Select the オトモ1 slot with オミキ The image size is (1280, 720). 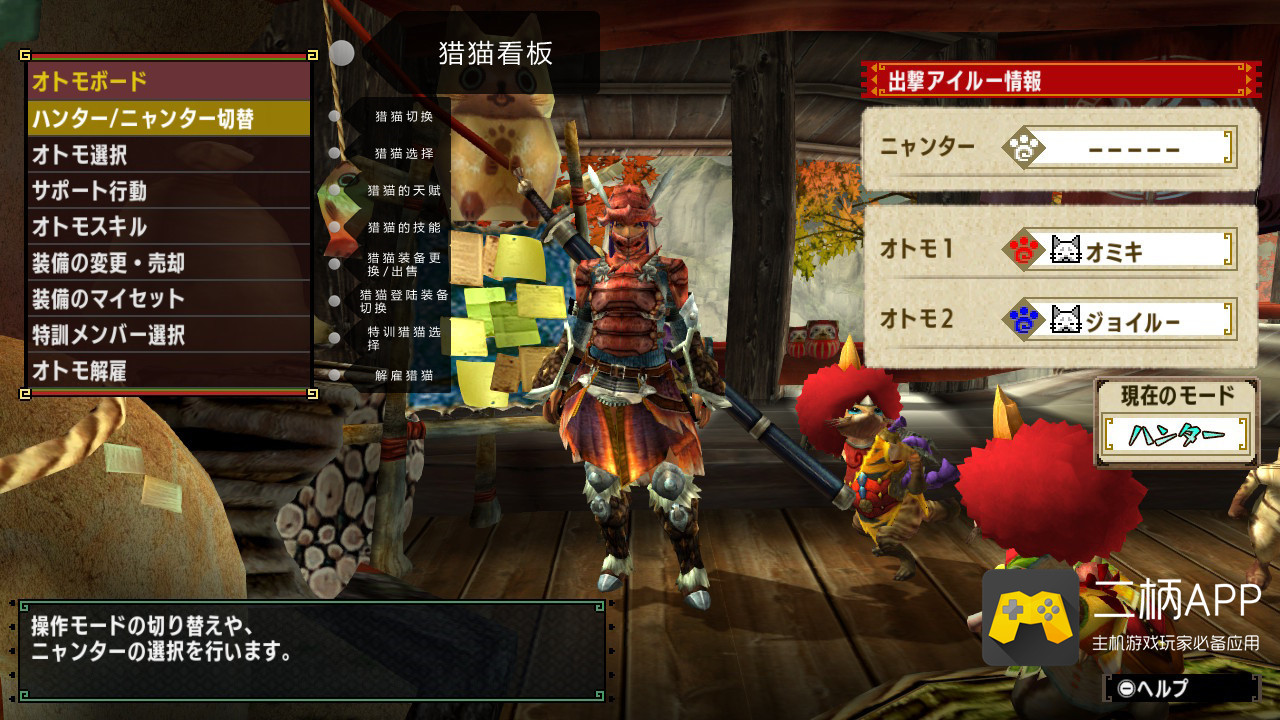click(1120, 250)
